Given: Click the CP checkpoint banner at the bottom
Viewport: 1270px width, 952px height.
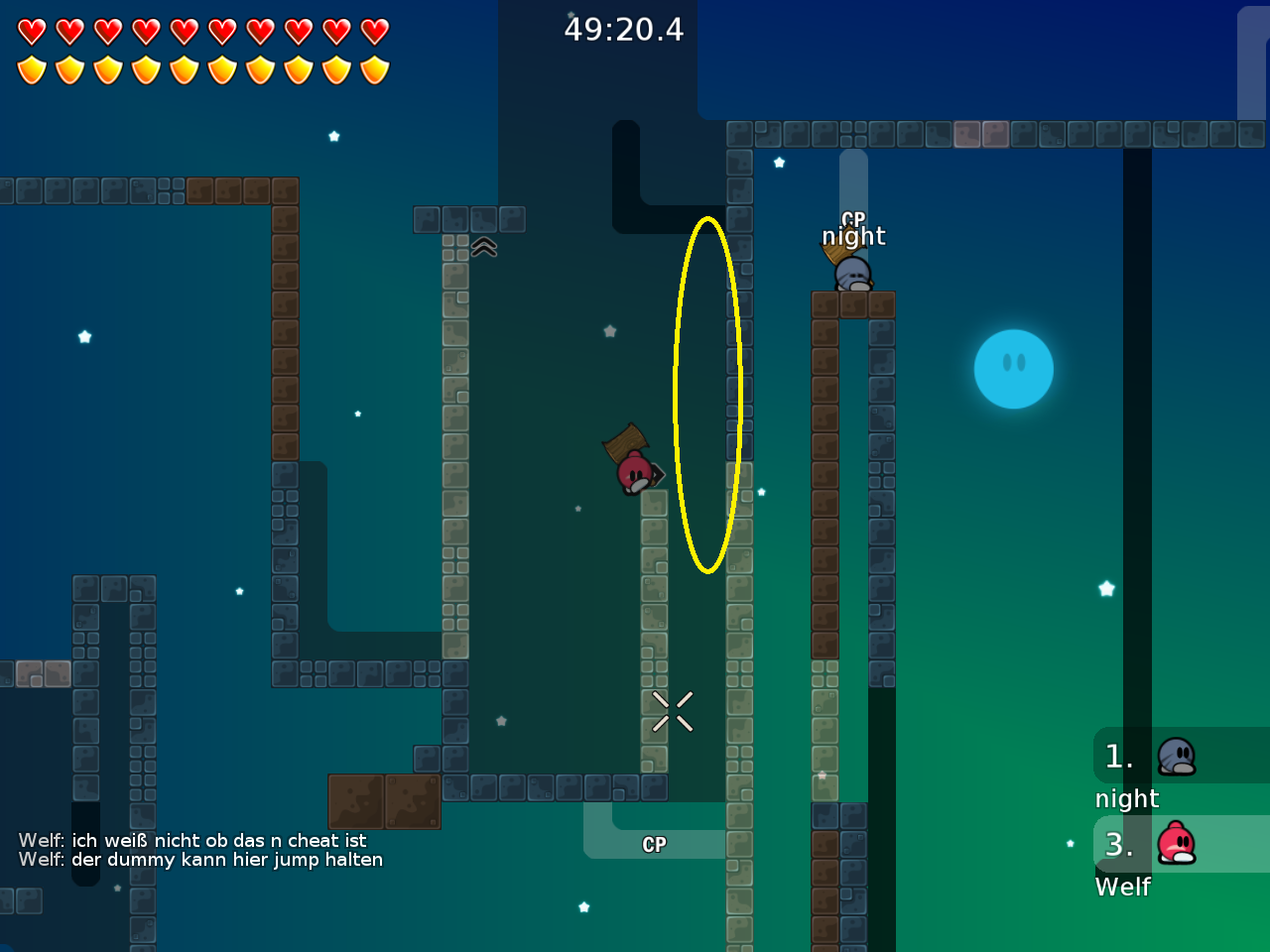Looking at the screenshot, I should point(654,845).
